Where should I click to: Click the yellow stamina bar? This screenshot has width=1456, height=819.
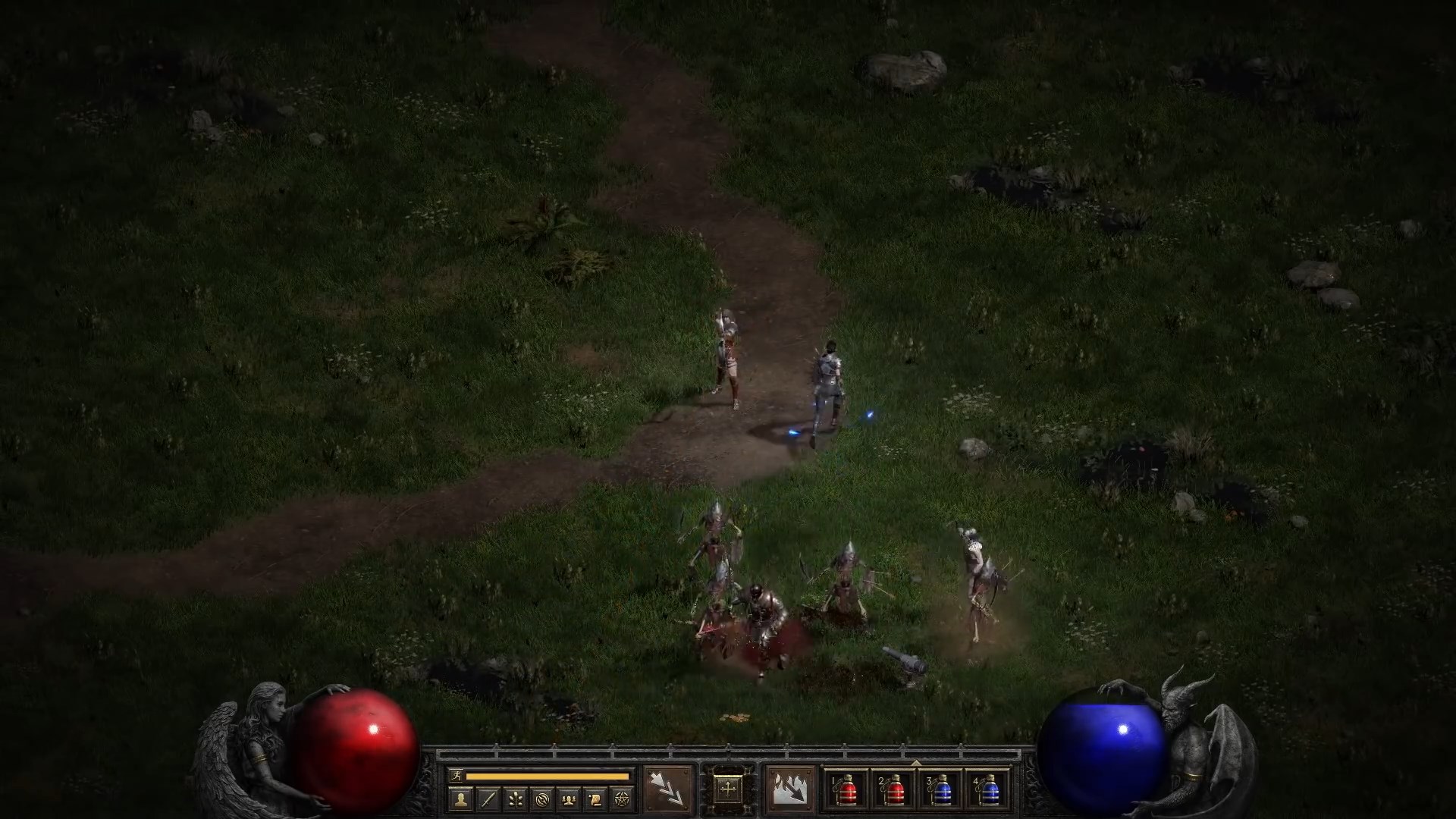548,776
